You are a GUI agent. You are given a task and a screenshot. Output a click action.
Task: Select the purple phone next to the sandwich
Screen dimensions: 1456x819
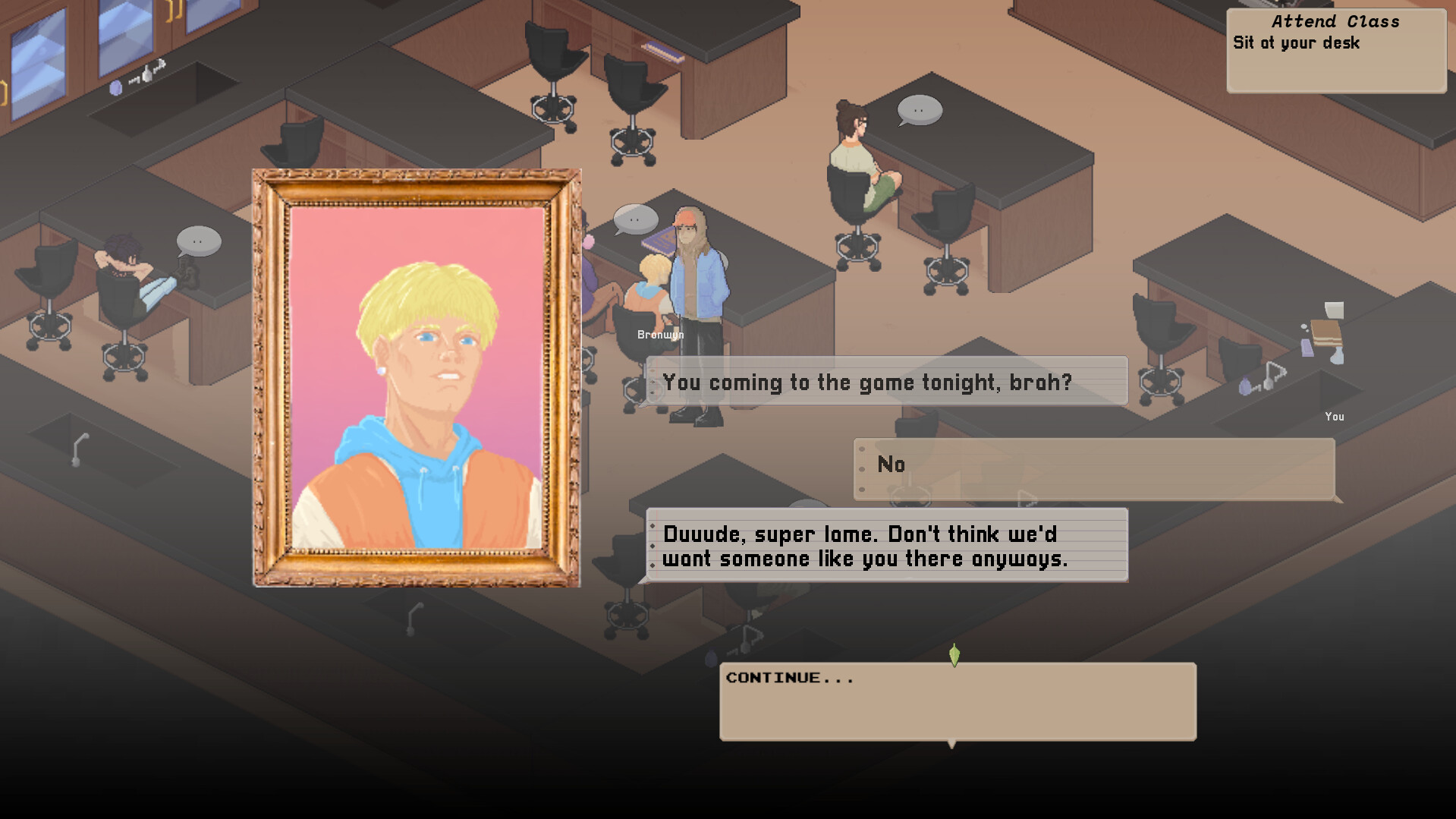1307,349
